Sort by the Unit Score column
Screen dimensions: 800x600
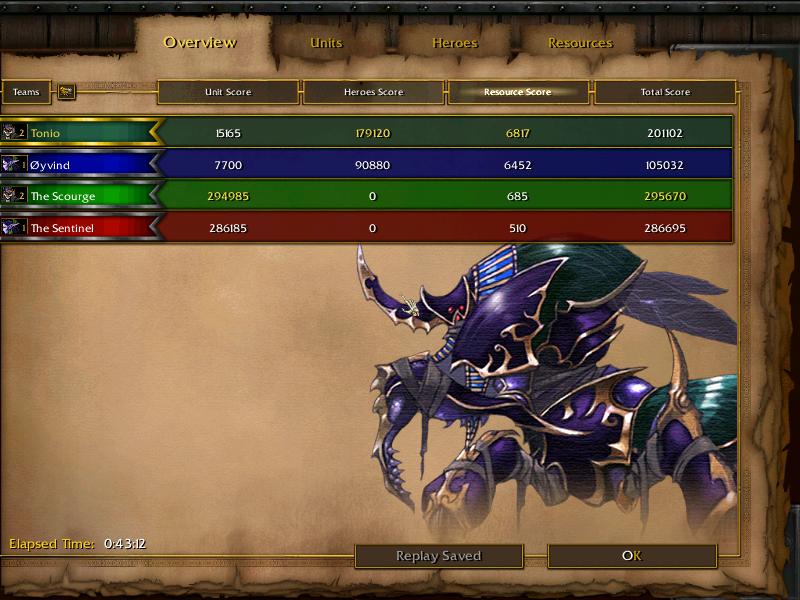tap(228, 92)
